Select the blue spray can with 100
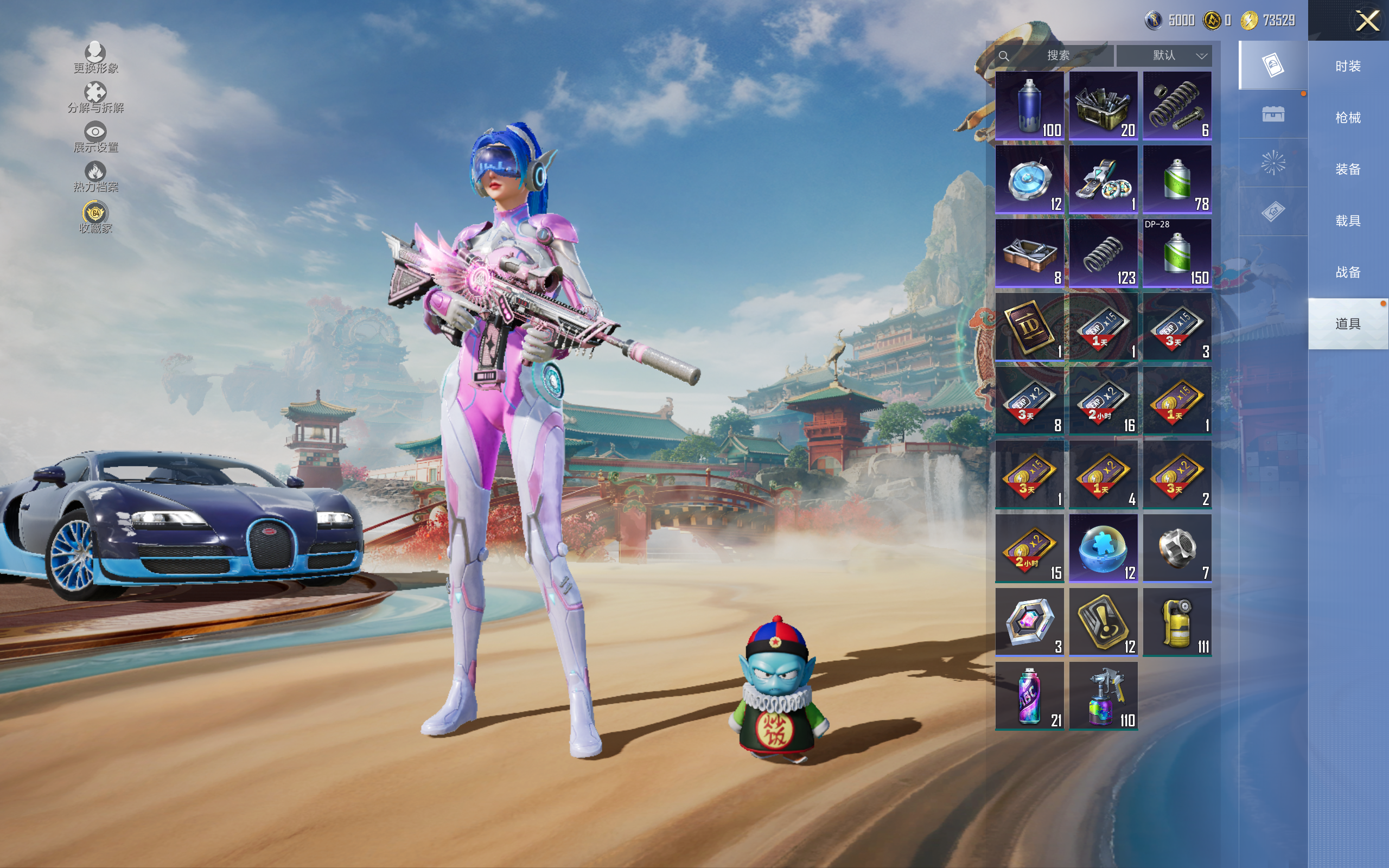This screenshot has height=868, width=1389. pyautogui.click(x=1029, y=106)
